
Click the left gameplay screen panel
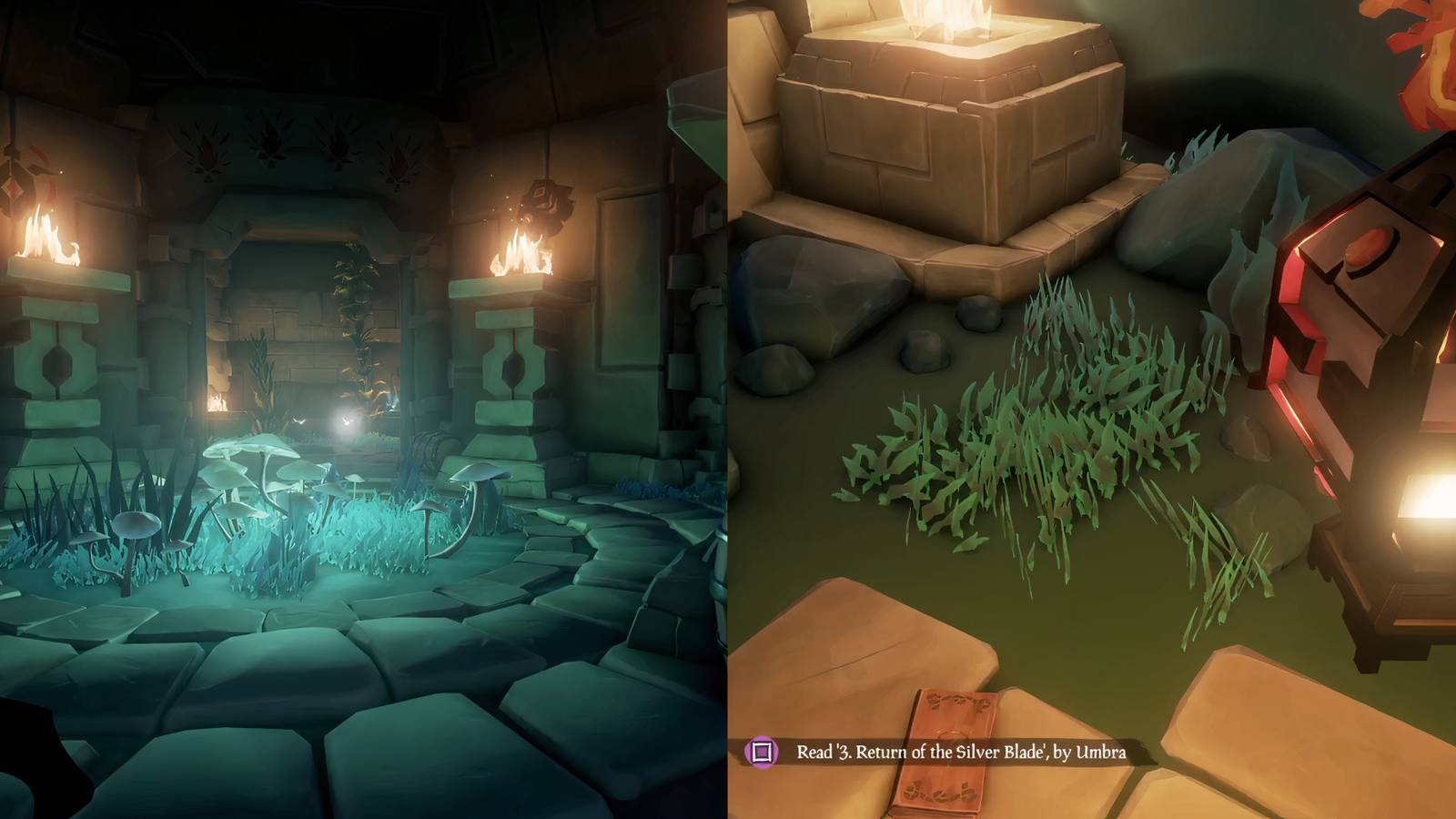364,409
